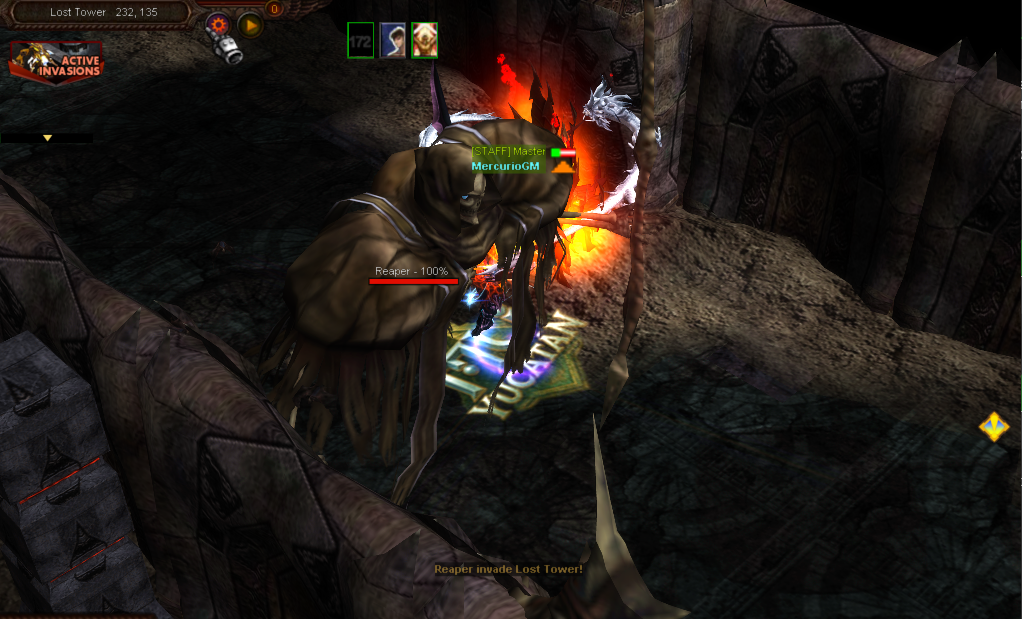
Task: Select the dark-haired character portrait buff icon
Action: [392, 40]
